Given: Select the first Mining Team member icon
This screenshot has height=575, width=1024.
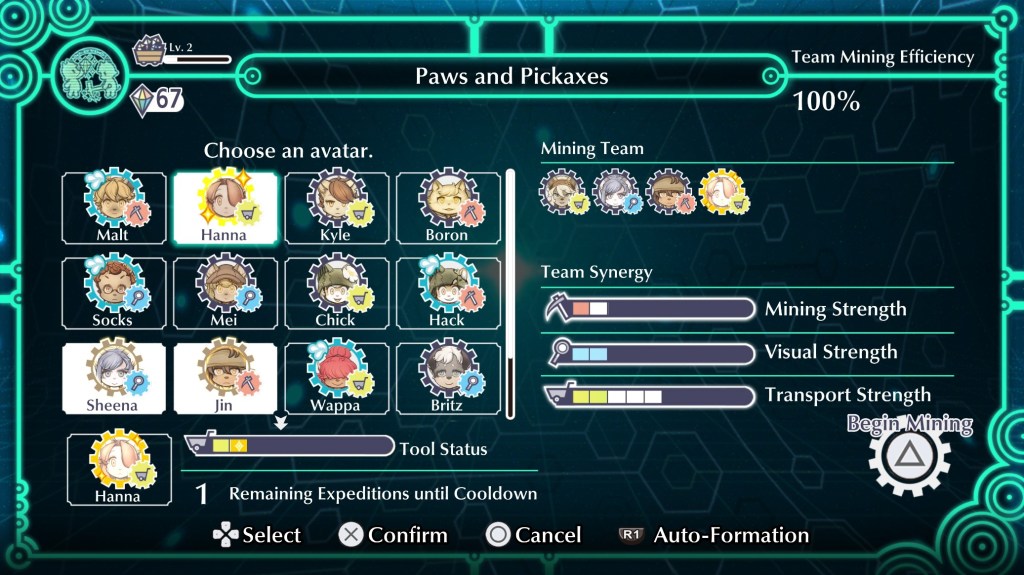Looking at the screenshot, I should [560, 192].
